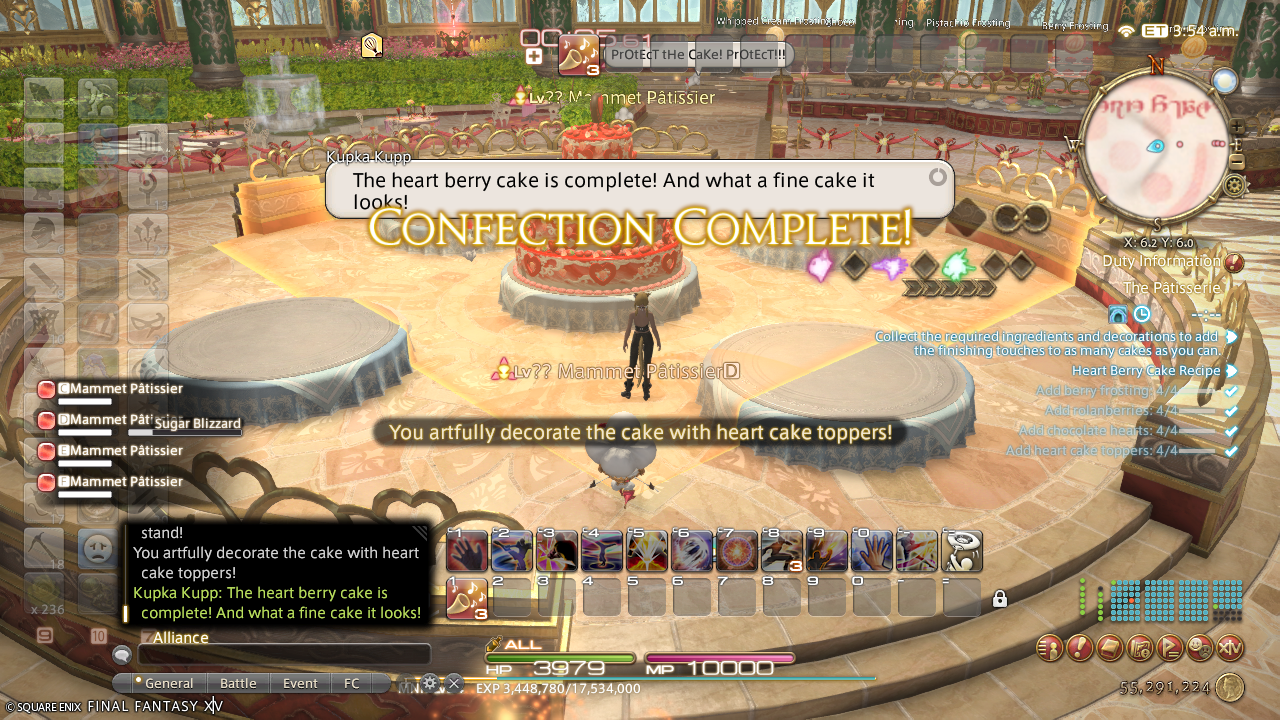The image size is (1280, 720).
Task: Switch to the General chat tab
Action: pyautogui.click(x=168, y=684)
